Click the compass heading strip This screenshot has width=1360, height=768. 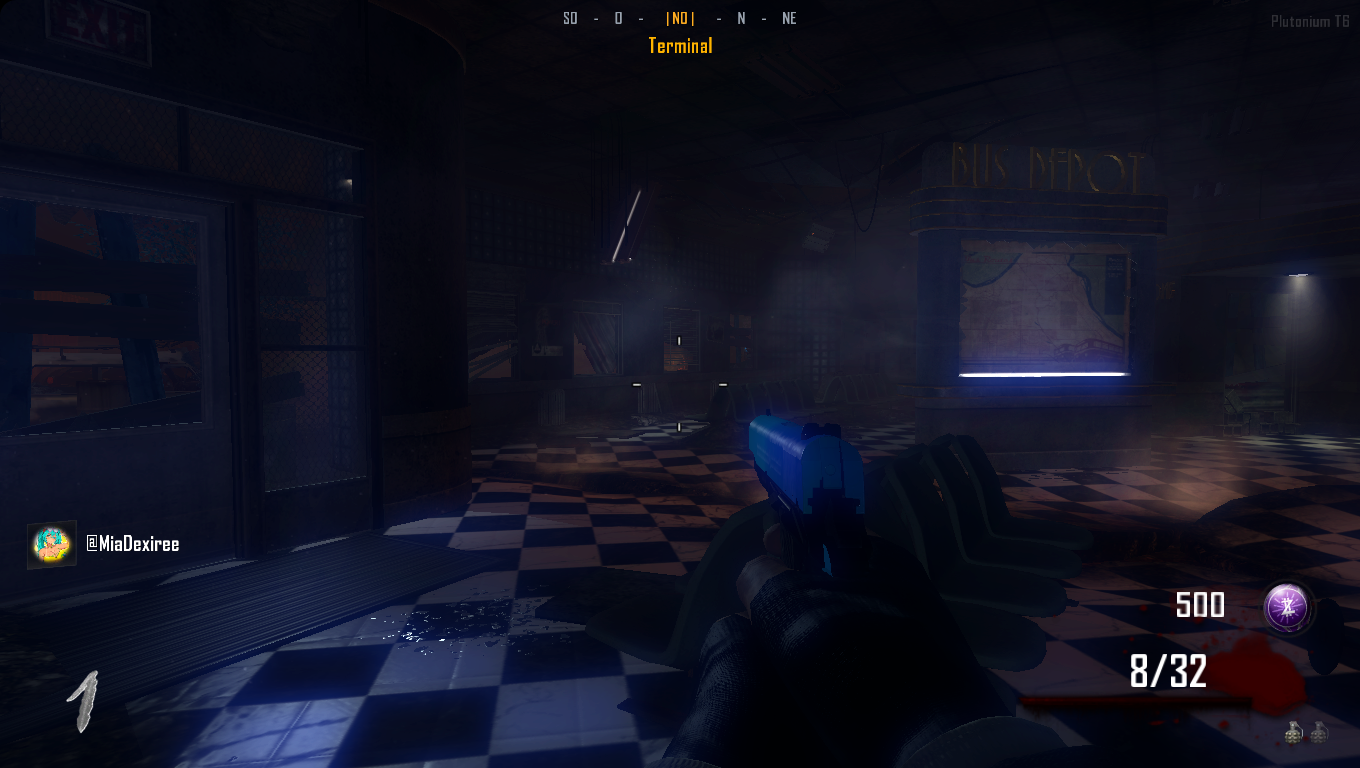tap(680, 18)
